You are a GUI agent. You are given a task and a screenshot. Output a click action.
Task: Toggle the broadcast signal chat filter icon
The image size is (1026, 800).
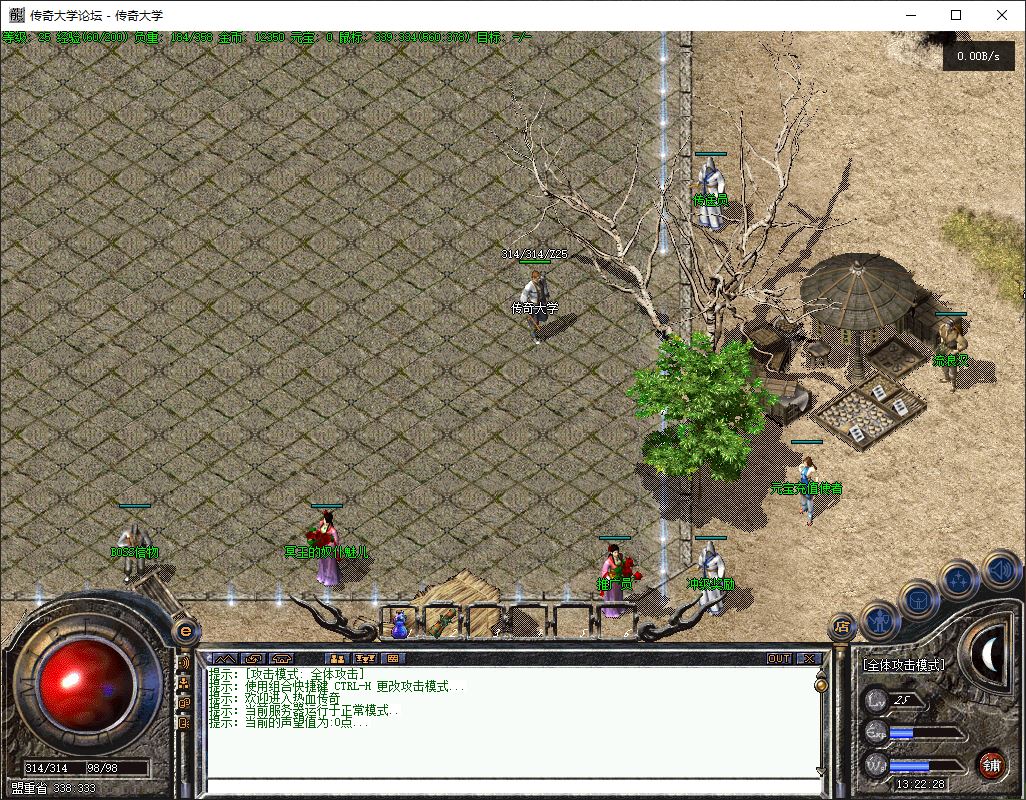184,663
